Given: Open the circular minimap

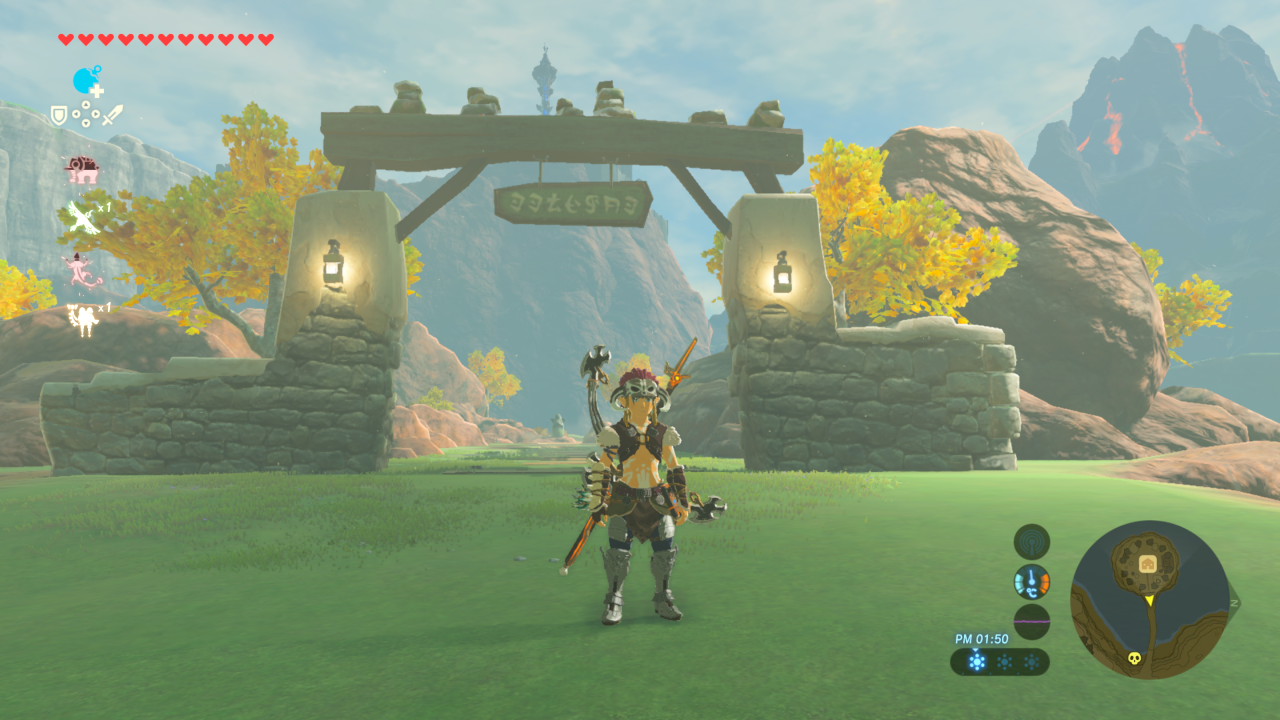Looking at the screenshot, I should pyautogui.click(x=1149, y=599).
